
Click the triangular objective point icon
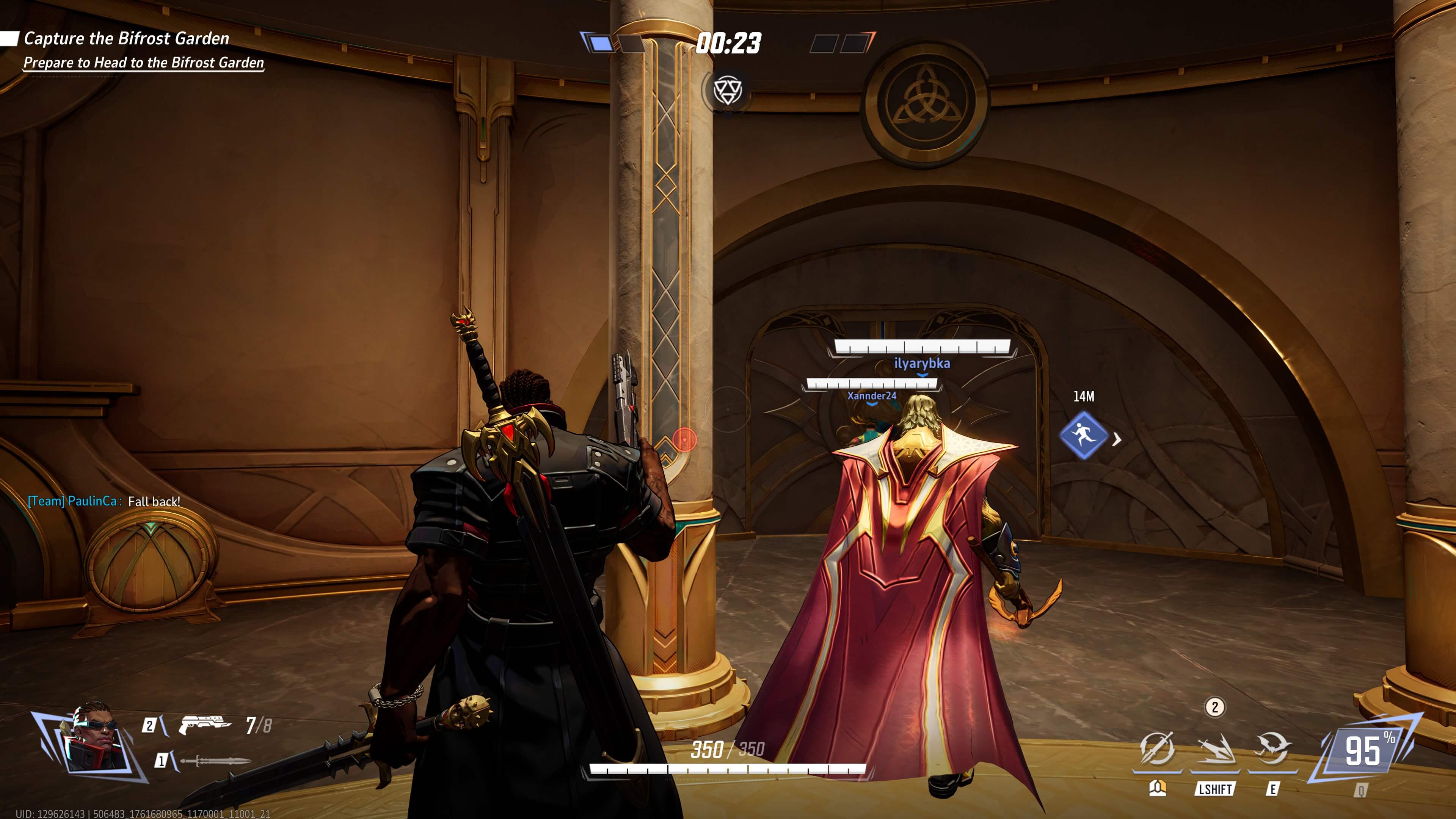coord(727,90)
